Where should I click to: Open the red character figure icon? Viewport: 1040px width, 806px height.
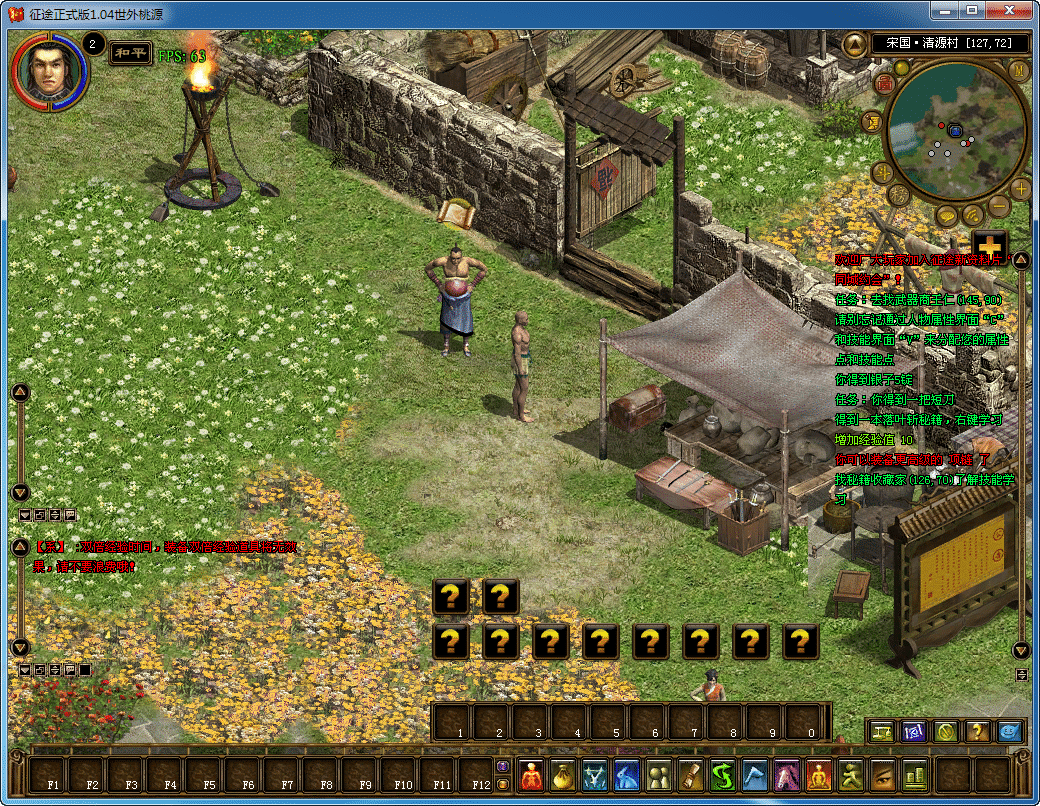(531, 774)
